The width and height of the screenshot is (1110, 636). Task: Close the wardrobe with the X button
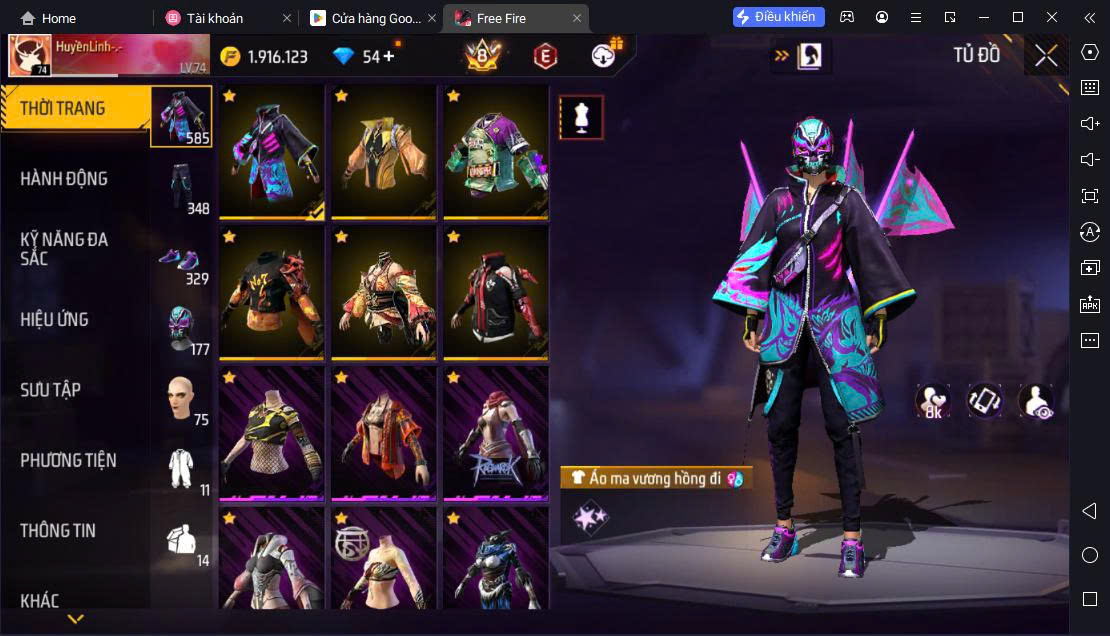[x=1046, y=55]
